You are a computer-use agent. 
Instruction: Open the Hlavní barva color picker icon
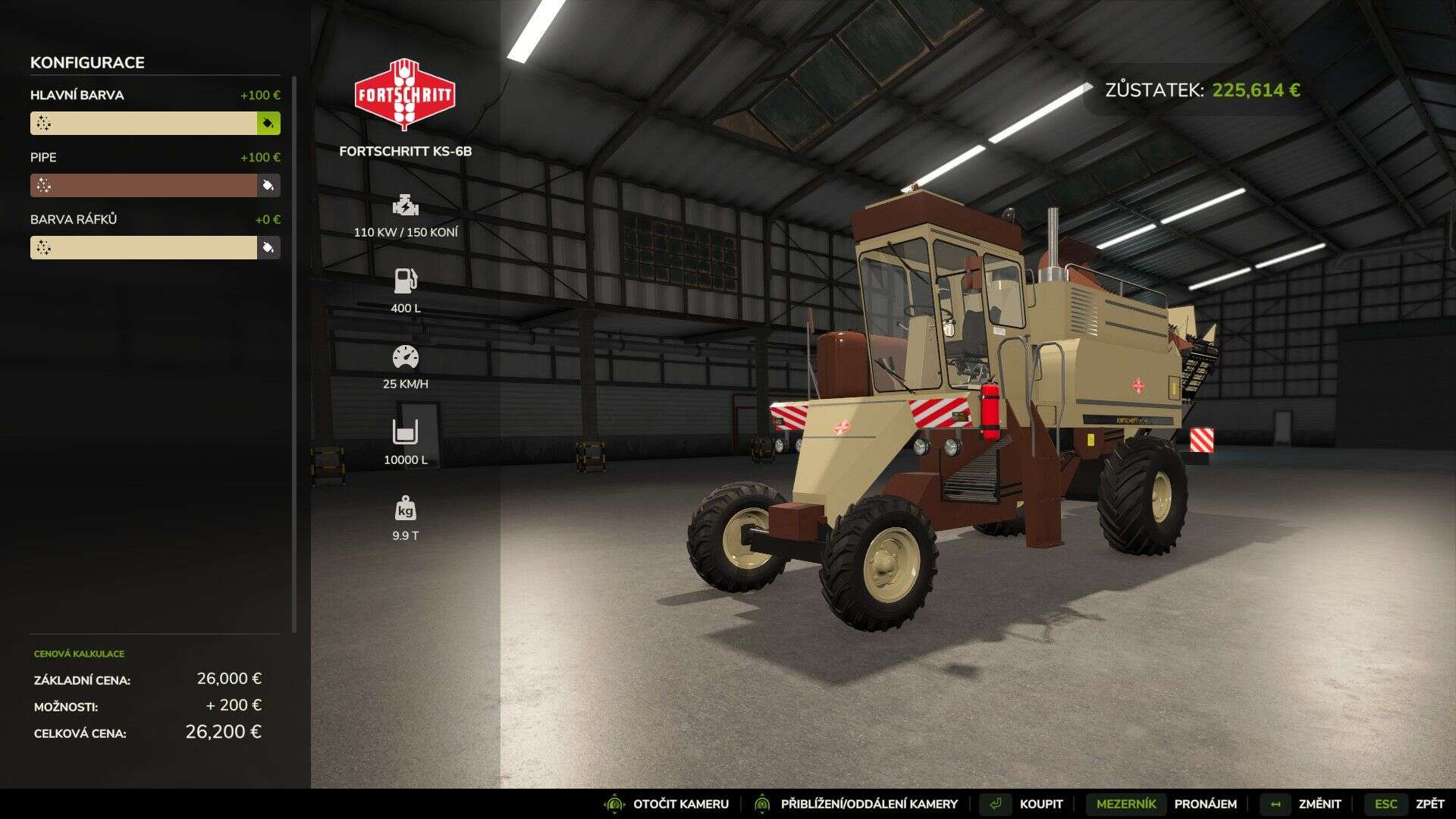pos(269,122)
